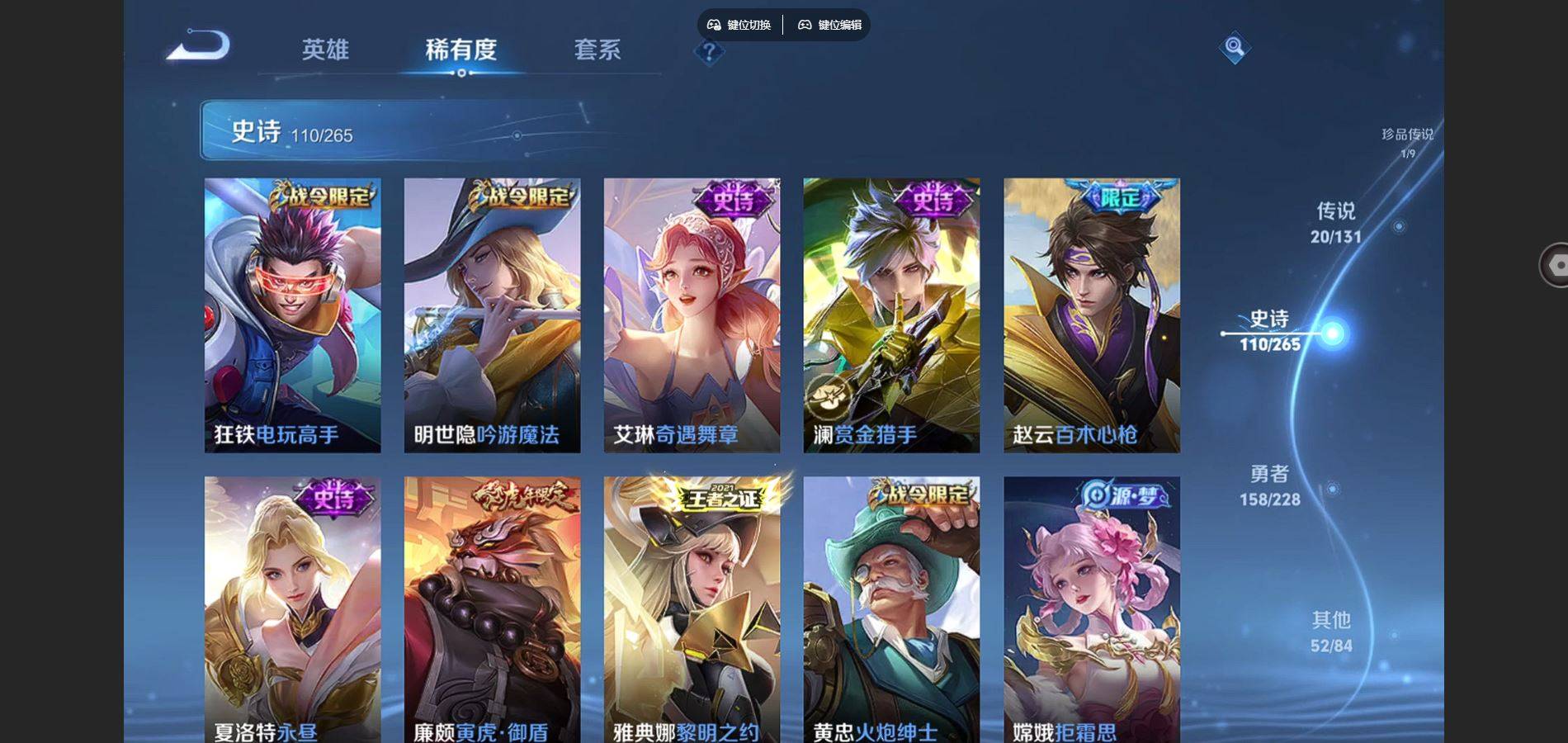
Task: Select 夏洛特 永昼 skin card
Action: [x=292, y=609]
